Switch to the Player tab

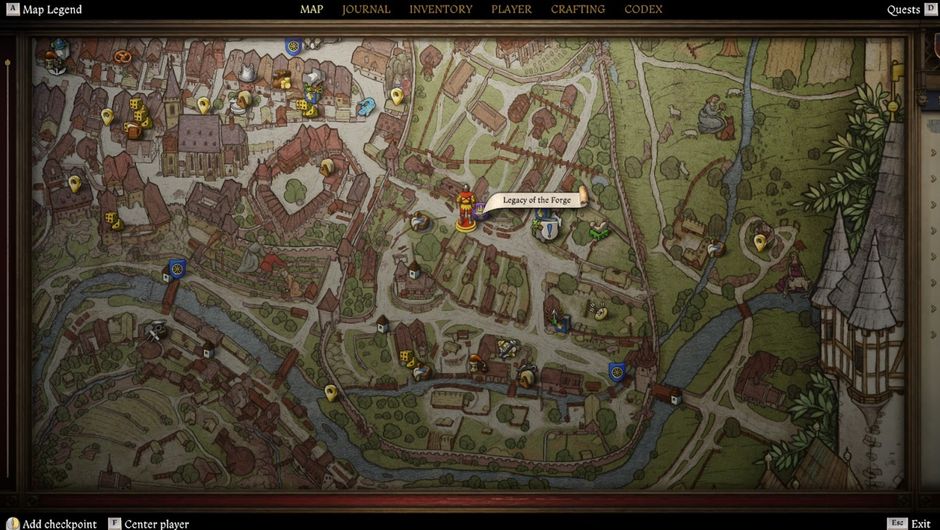[511, 10]
